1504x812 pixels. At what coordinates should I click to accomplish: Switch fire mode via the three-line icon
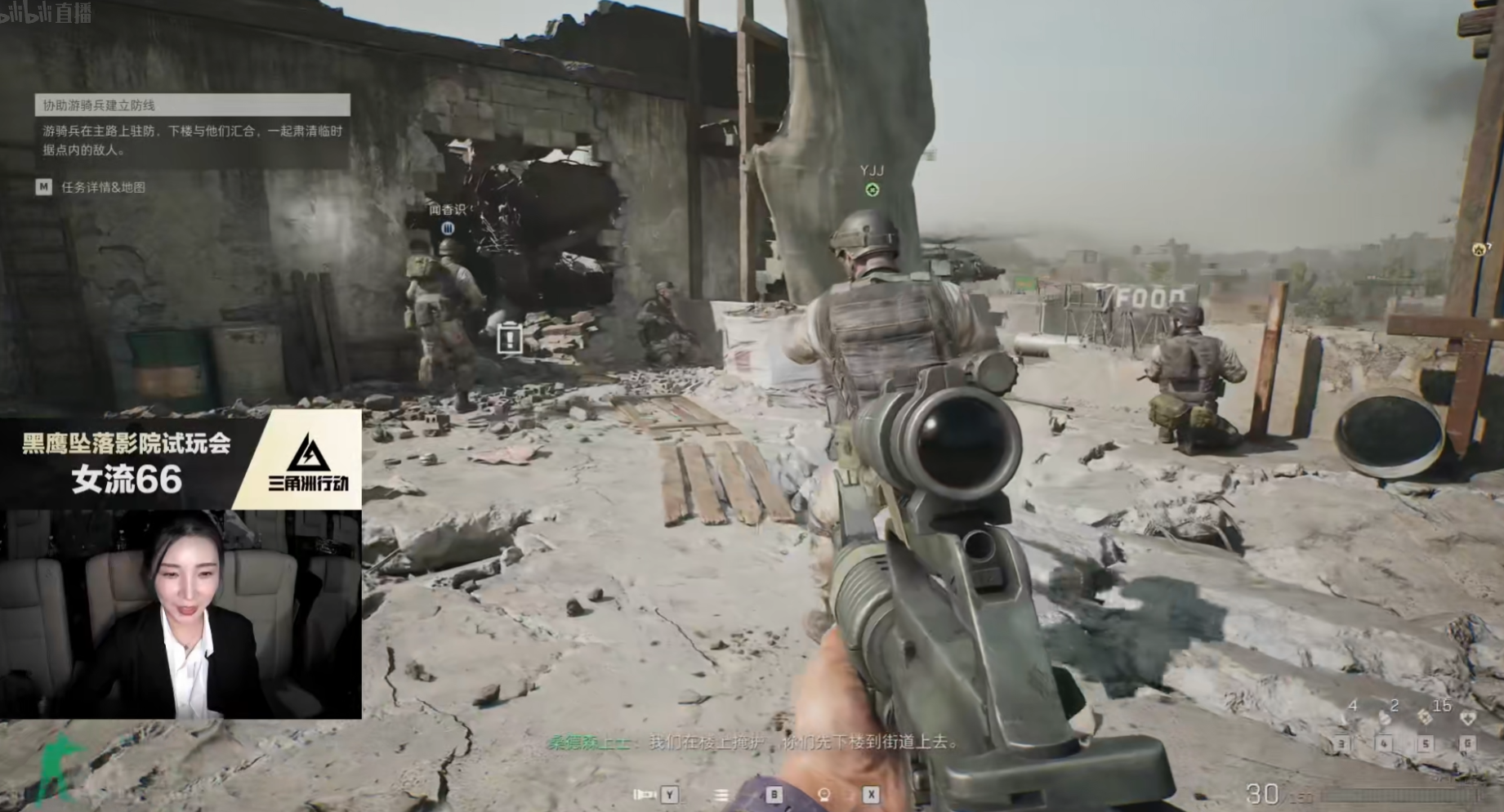coord(721,794)
